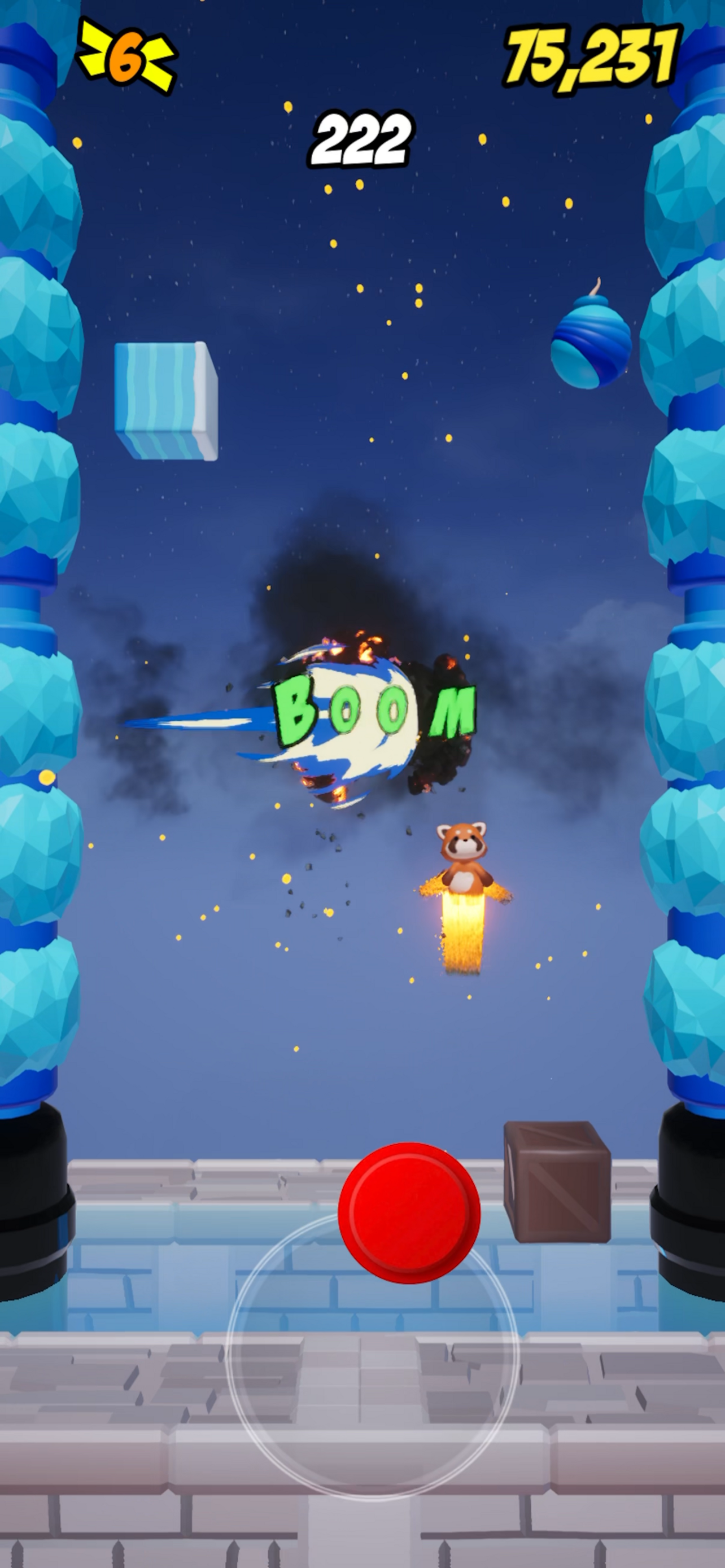Select the altitude counter showing 222

point(361,139)
